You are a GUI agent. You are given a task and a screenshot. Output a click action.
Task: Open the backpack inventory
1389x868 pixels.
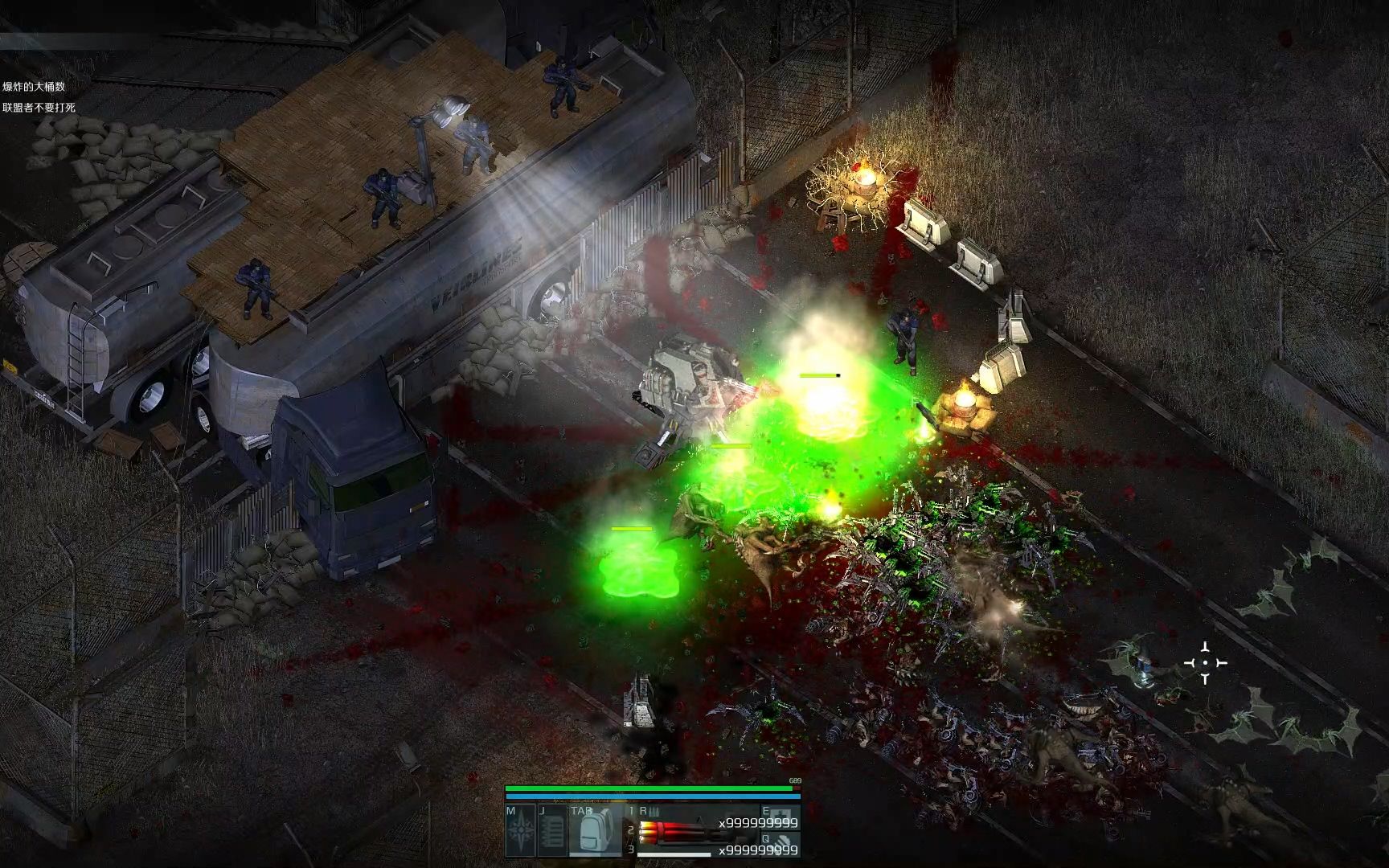tap(595, 831)
